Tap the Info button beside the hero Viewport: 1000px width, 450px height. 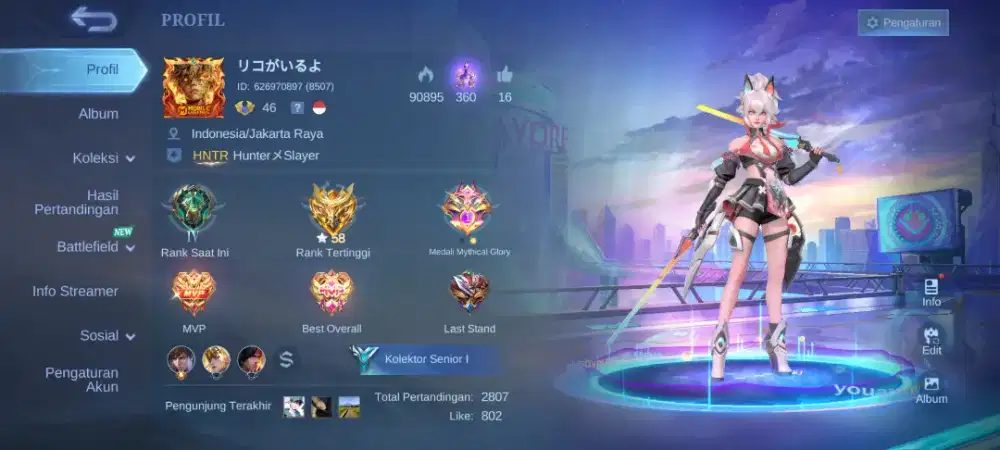pos(931,292)
